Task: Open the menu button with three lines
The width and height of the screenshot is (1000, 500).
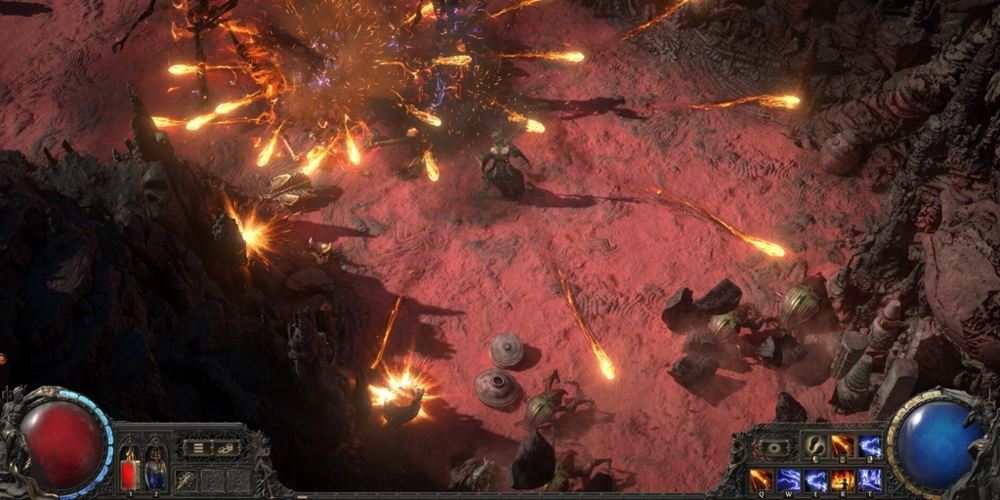Action: pyautogui.click(x=199, y=447)
